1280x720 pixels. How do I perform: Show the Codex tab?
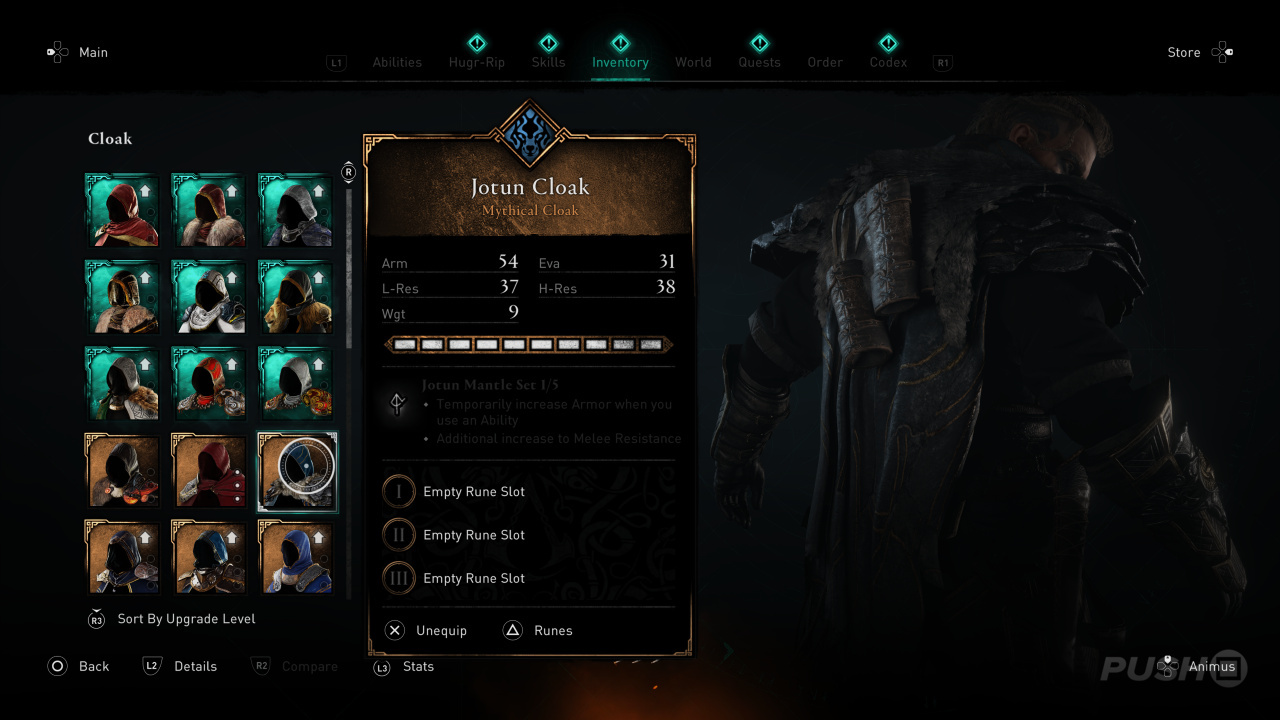tap(888, 62)
